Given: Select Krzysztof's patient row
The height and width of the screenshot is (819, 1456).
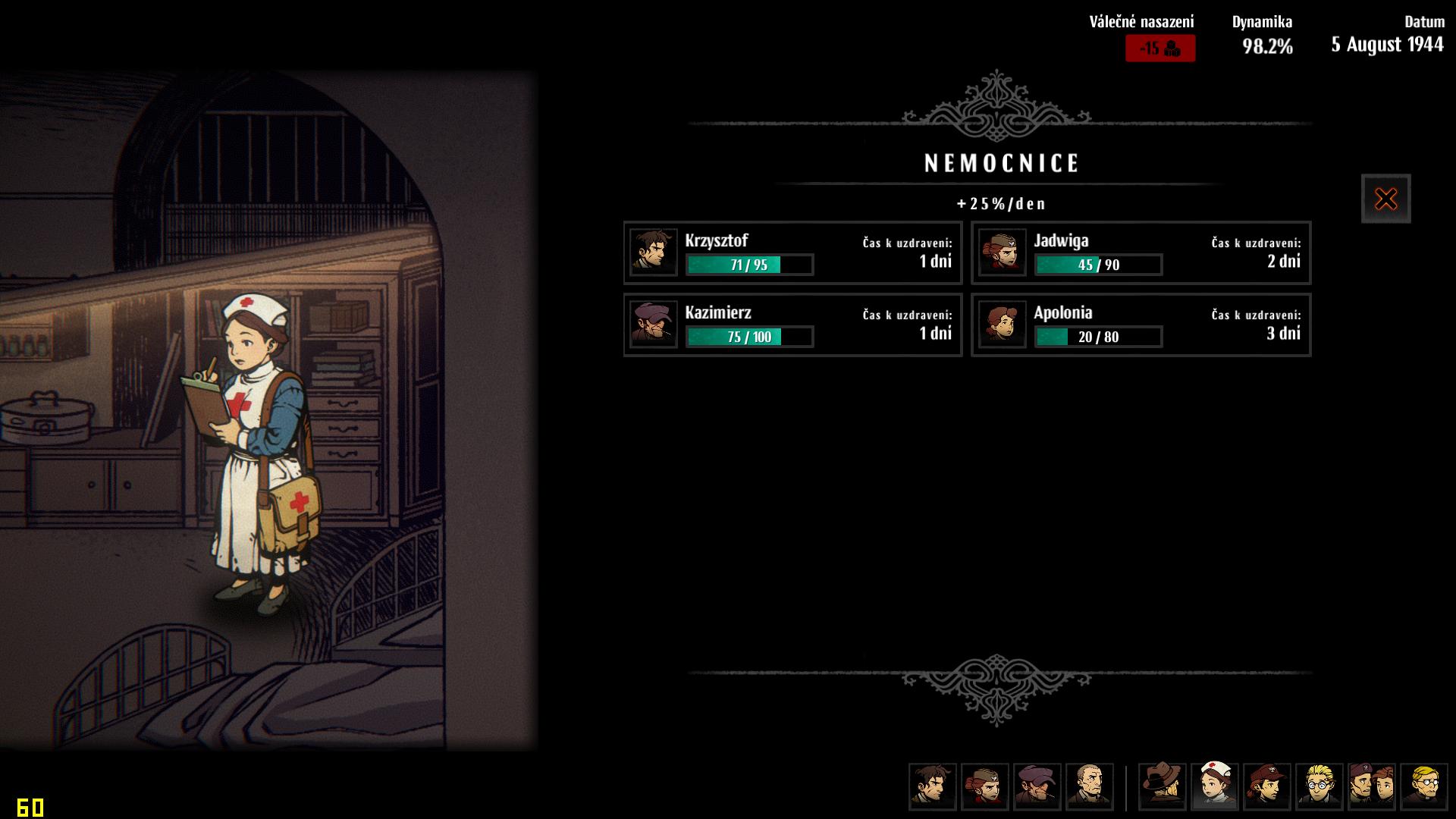Looking at the screenshot, I should (792, 253).
